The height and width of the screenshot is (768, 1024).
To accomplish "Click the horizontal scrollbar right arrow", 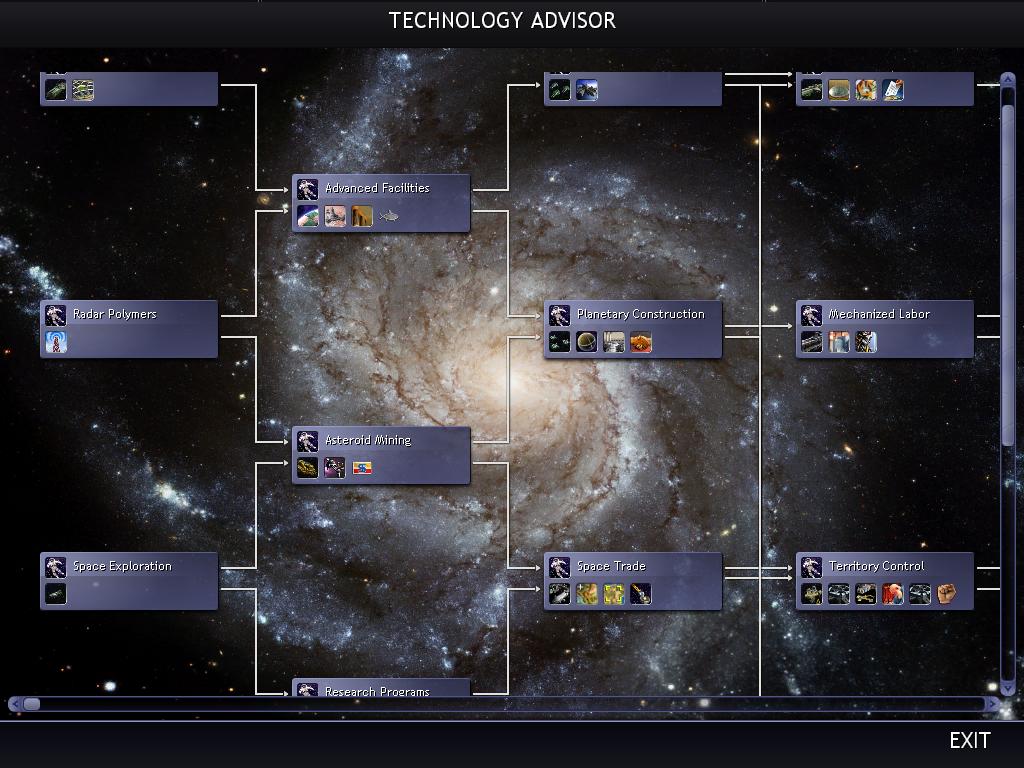I will [992, 704].
